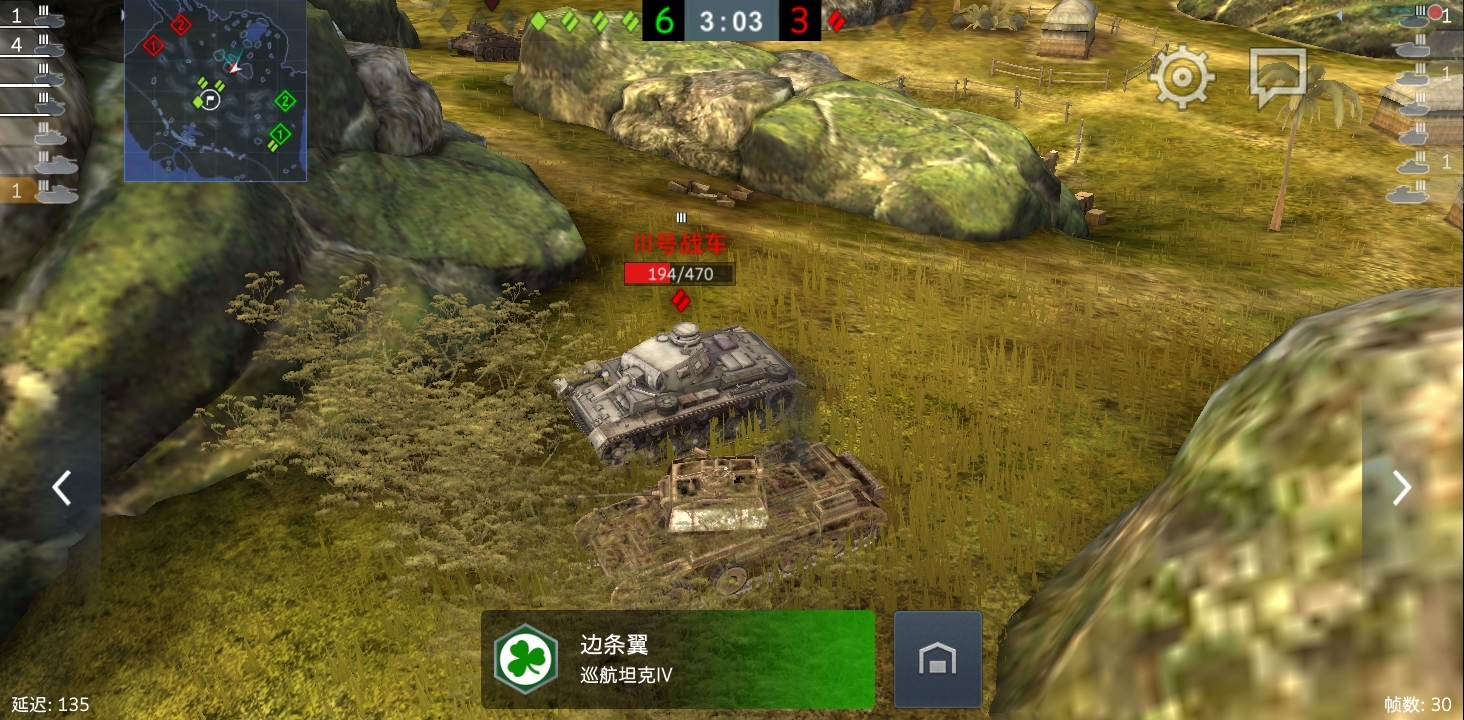Screen dimensions: 1464x720
Task: Click the green base marker 2 on the minimap
Action: pos(285,100)
